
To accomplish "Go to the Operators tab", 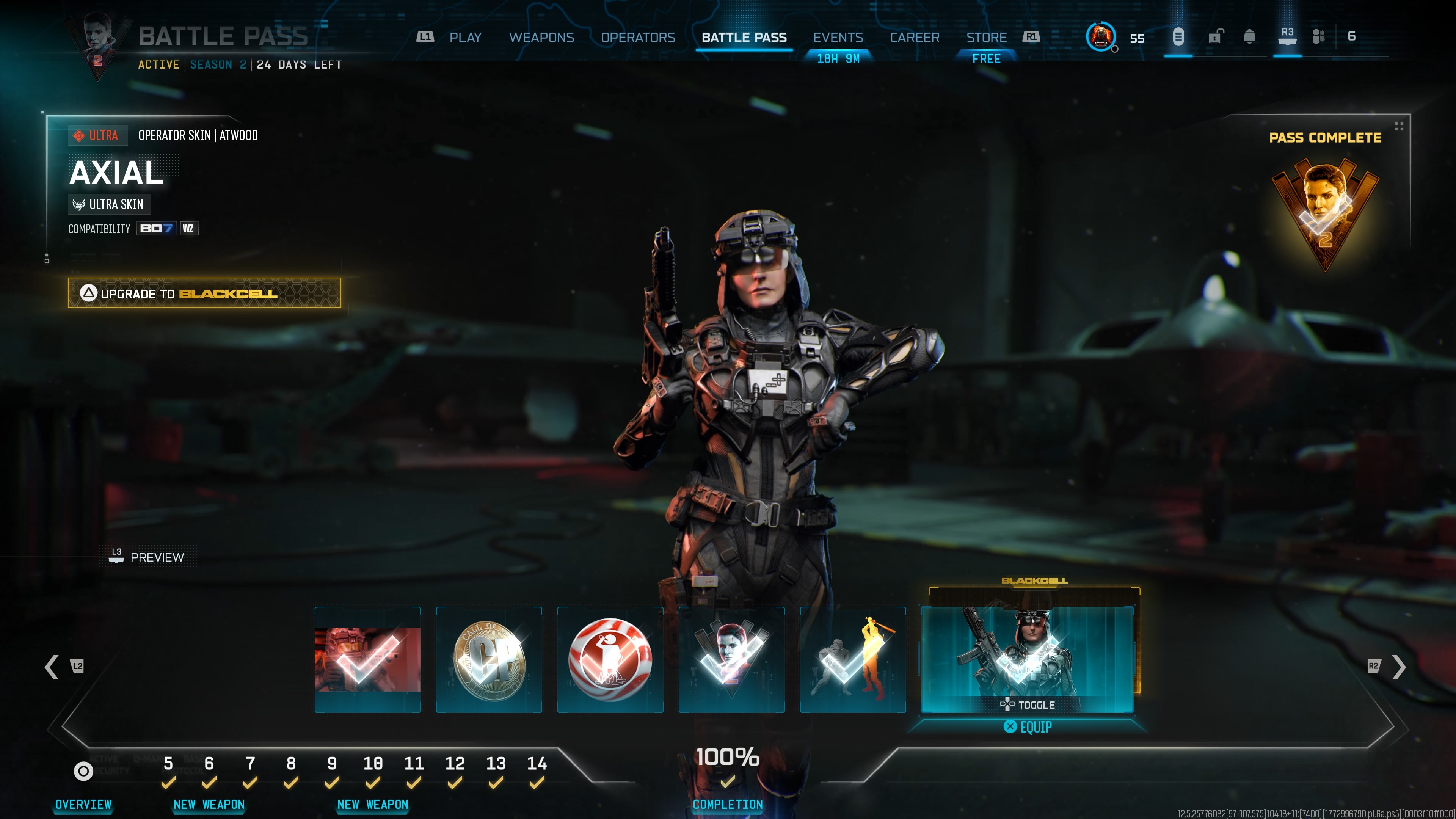I will [x=637, y=37].
